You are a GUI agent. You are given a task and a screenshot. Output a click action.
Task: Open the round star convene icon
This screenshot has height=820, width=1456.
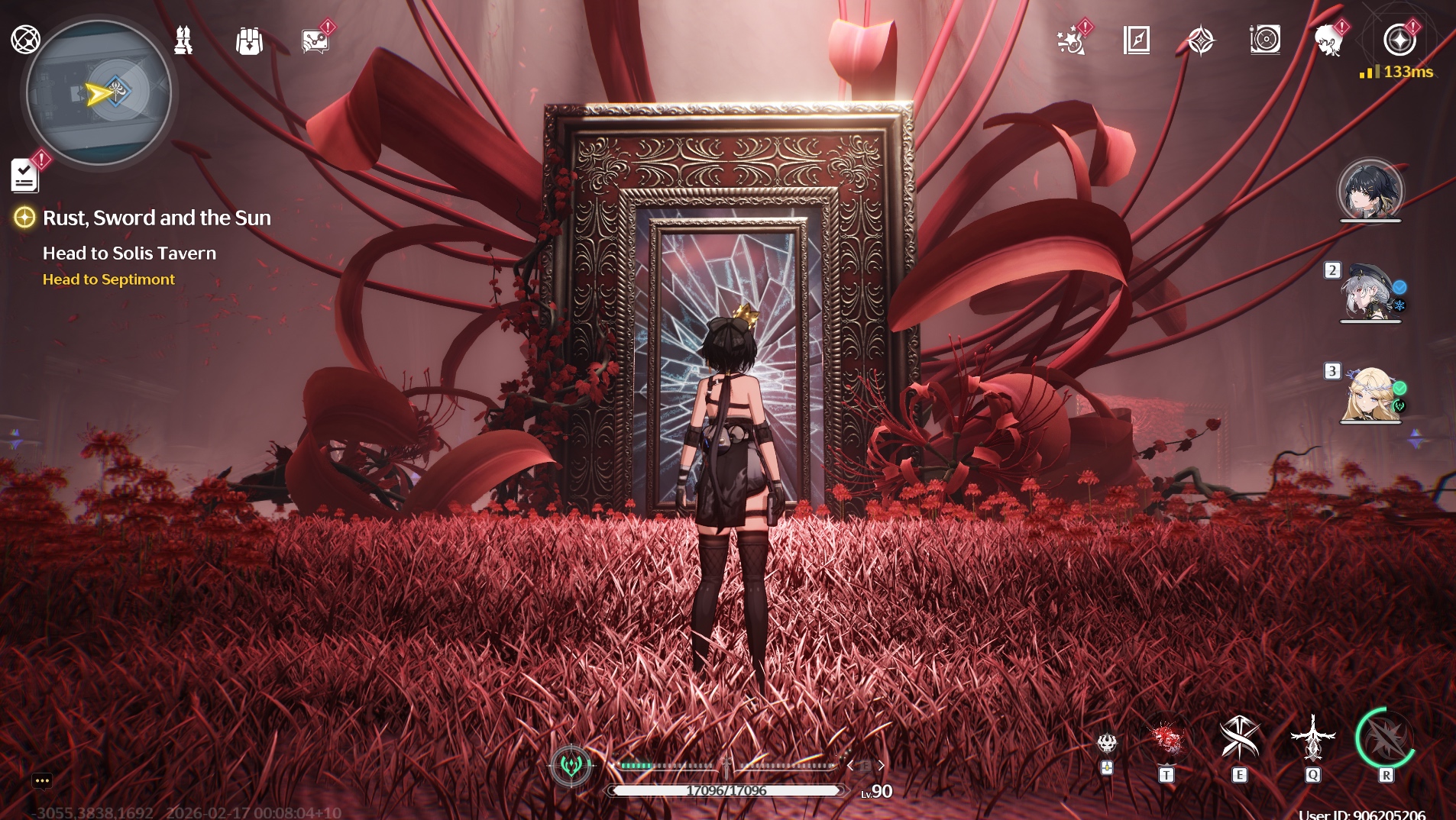tap(1399, 40)
